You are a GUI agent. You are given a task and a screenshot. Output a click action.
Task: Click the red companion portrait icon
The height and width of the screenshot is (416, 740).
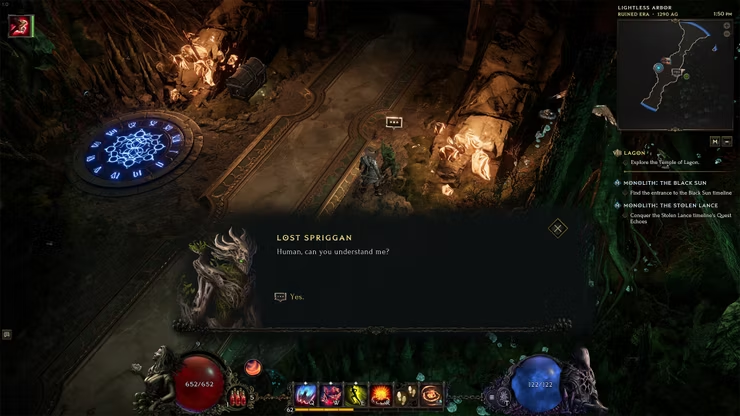pyautogui.click(x=19, y=26)
